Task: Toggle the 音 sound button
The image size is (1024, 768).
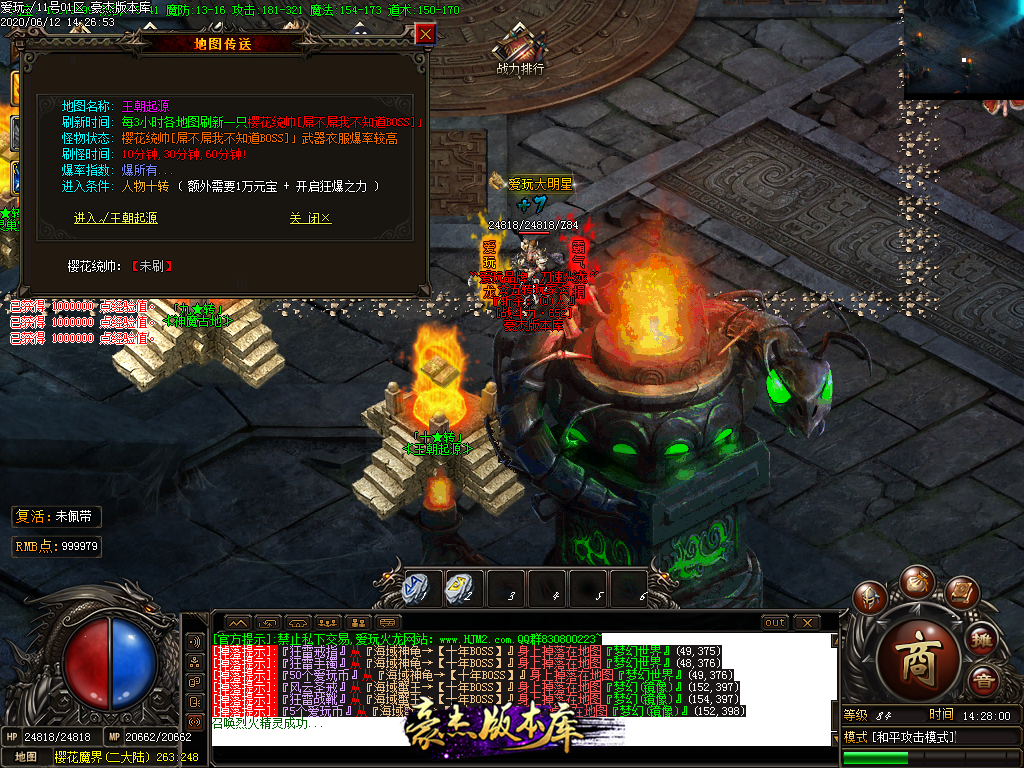Action: coord(985,683)
